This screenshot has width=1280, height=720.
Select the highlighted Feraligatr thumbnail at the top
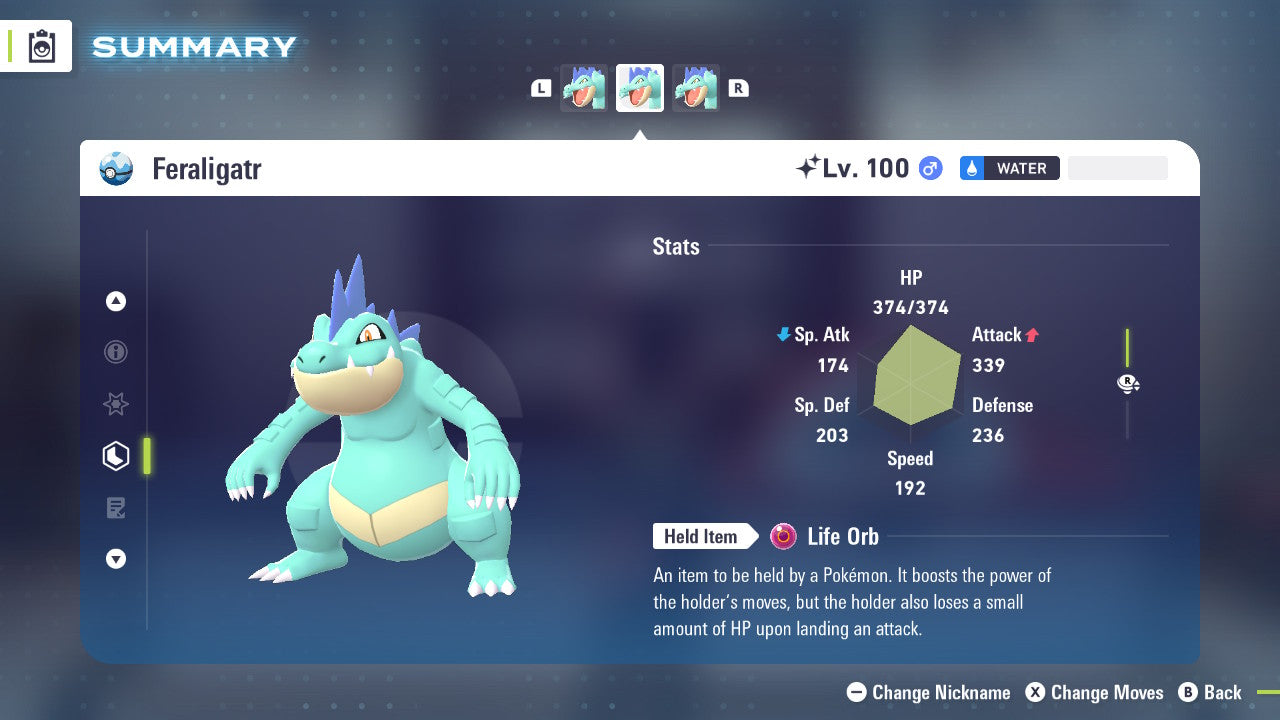pyautogui.click(x=639, y=88)
